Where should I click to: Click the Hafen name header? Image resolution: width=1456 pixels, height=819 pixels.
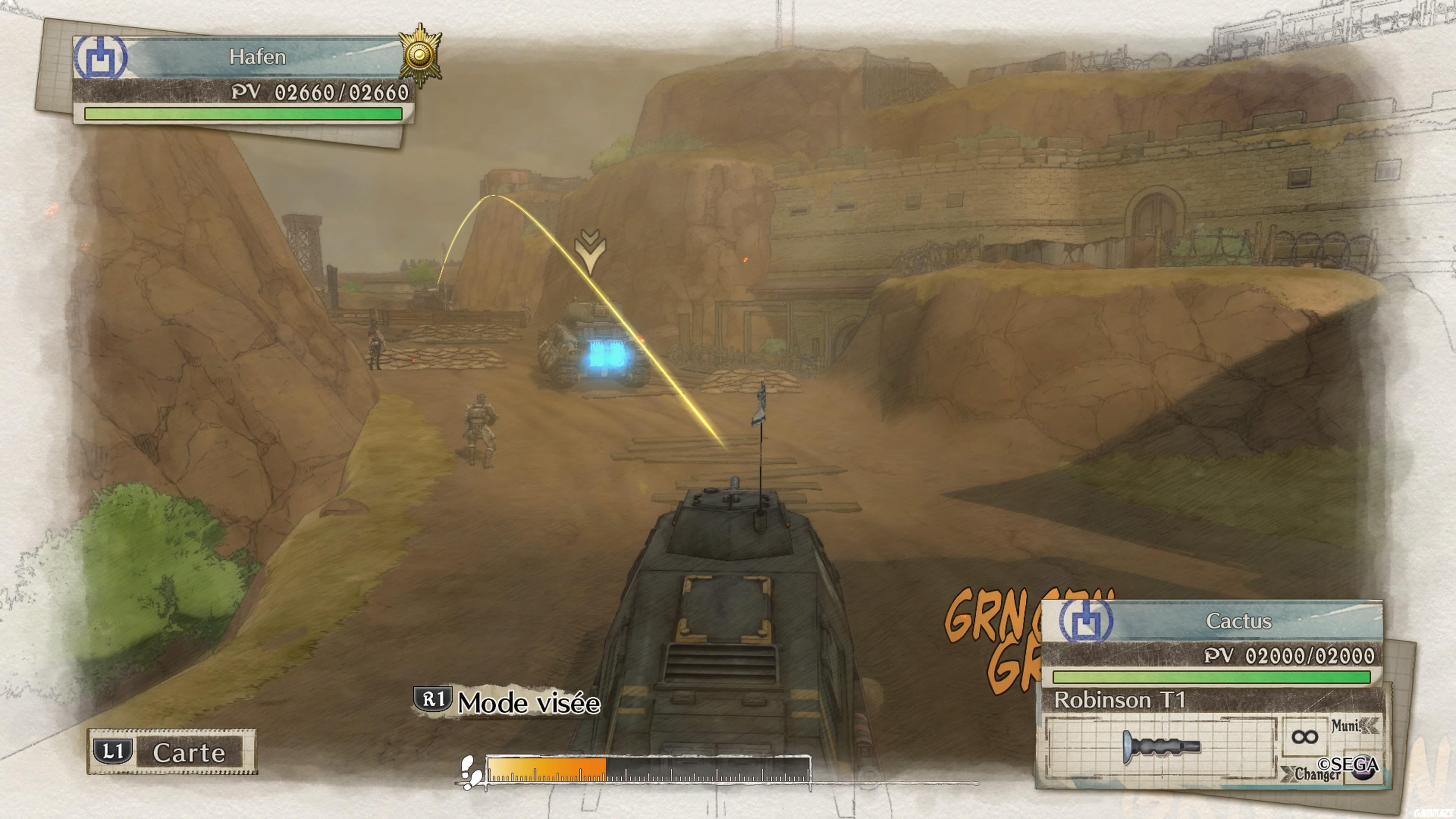coord(257,57)
